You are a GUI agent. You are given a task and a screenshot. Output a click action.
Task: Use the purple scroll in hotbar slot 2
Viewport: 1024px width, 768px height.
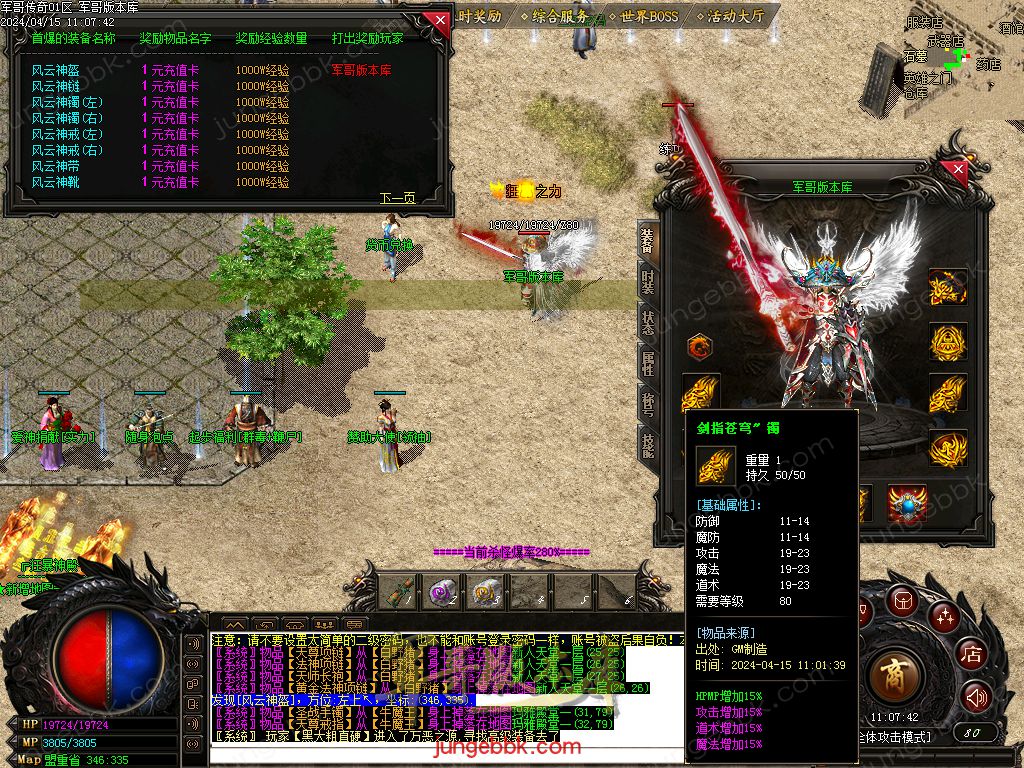(439, 592)
